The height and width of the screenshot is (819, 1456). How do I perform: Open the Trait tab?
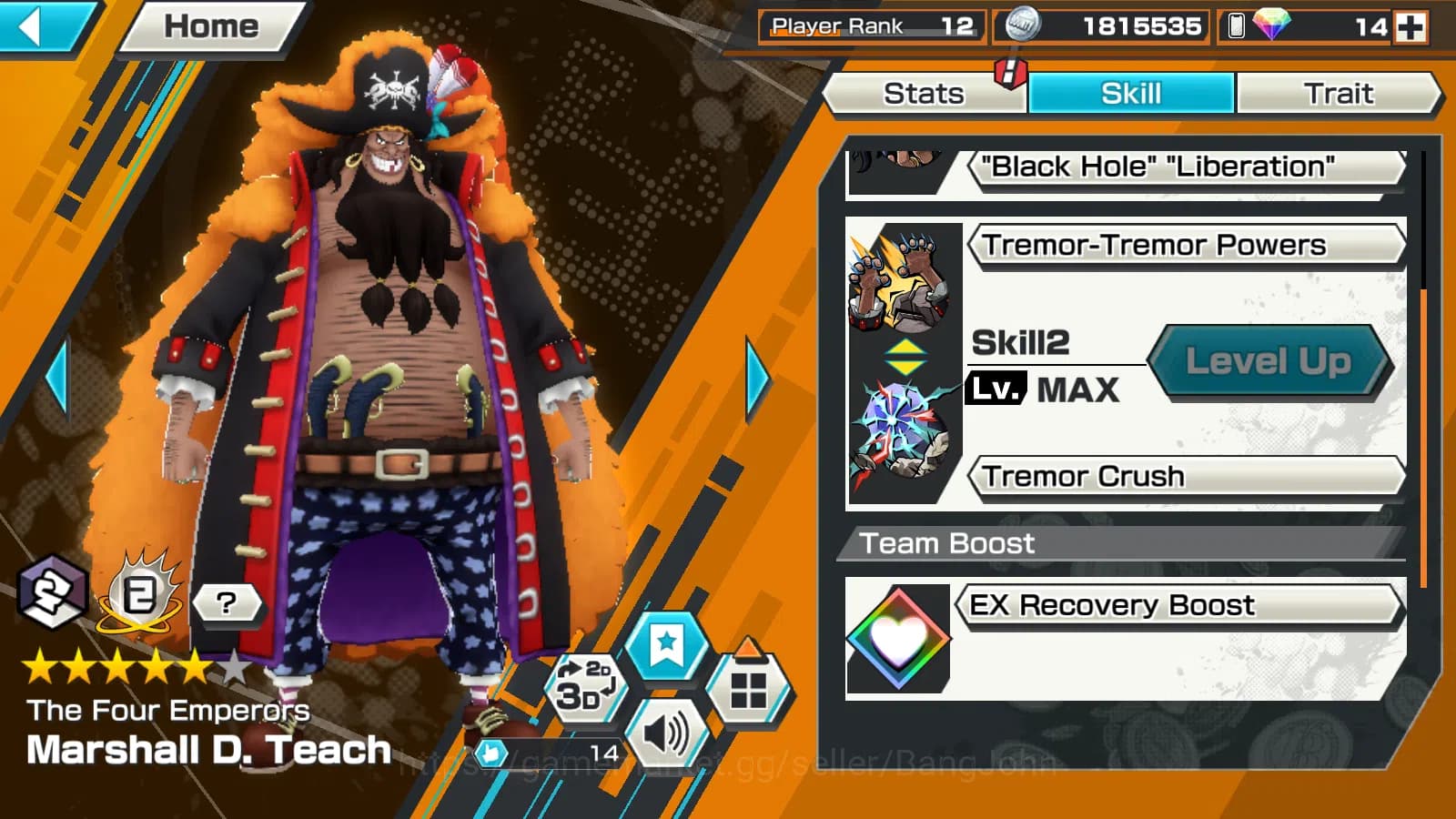[x=1340, y=93]
